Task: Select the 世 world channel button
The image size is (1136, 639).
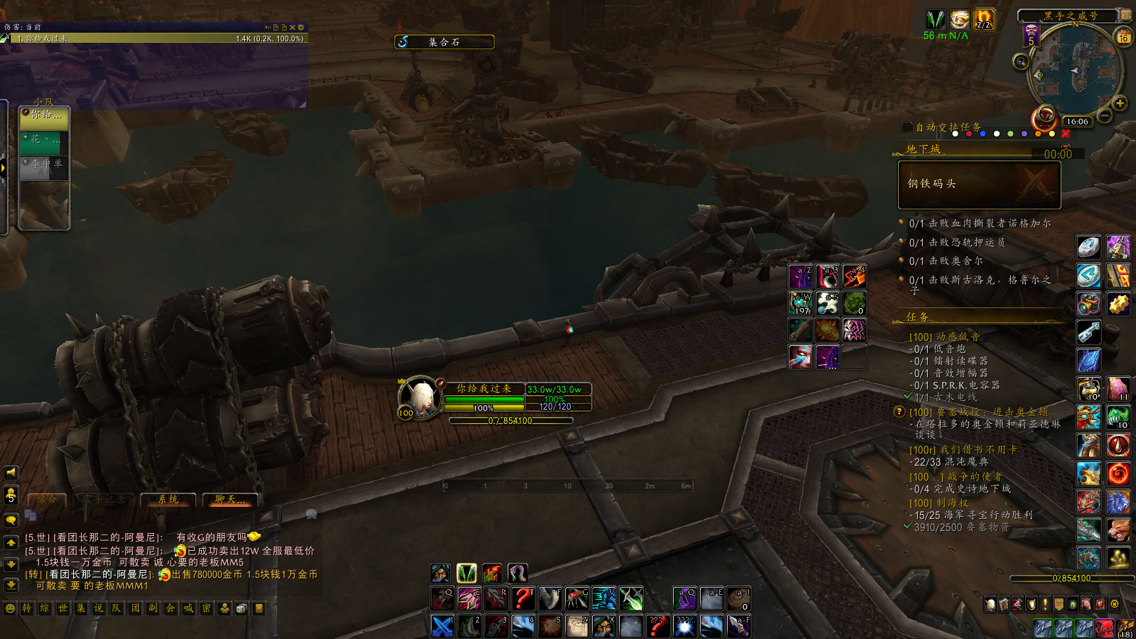Action: pos(63,608)
